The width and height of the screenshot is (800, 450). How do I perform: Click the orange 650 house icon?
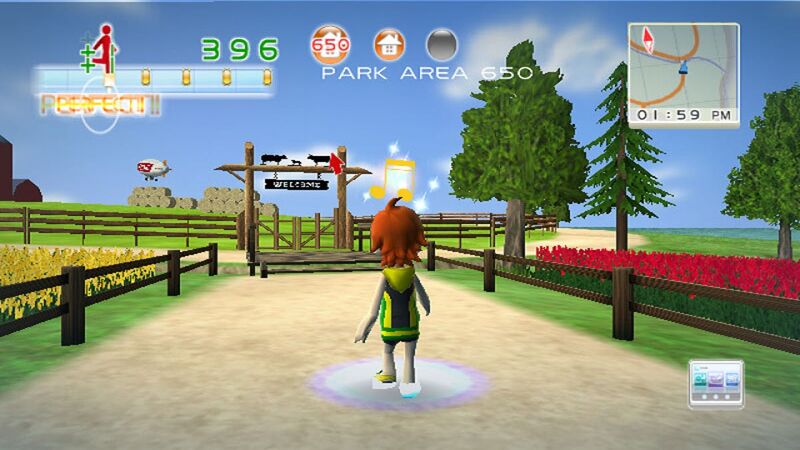331,46
